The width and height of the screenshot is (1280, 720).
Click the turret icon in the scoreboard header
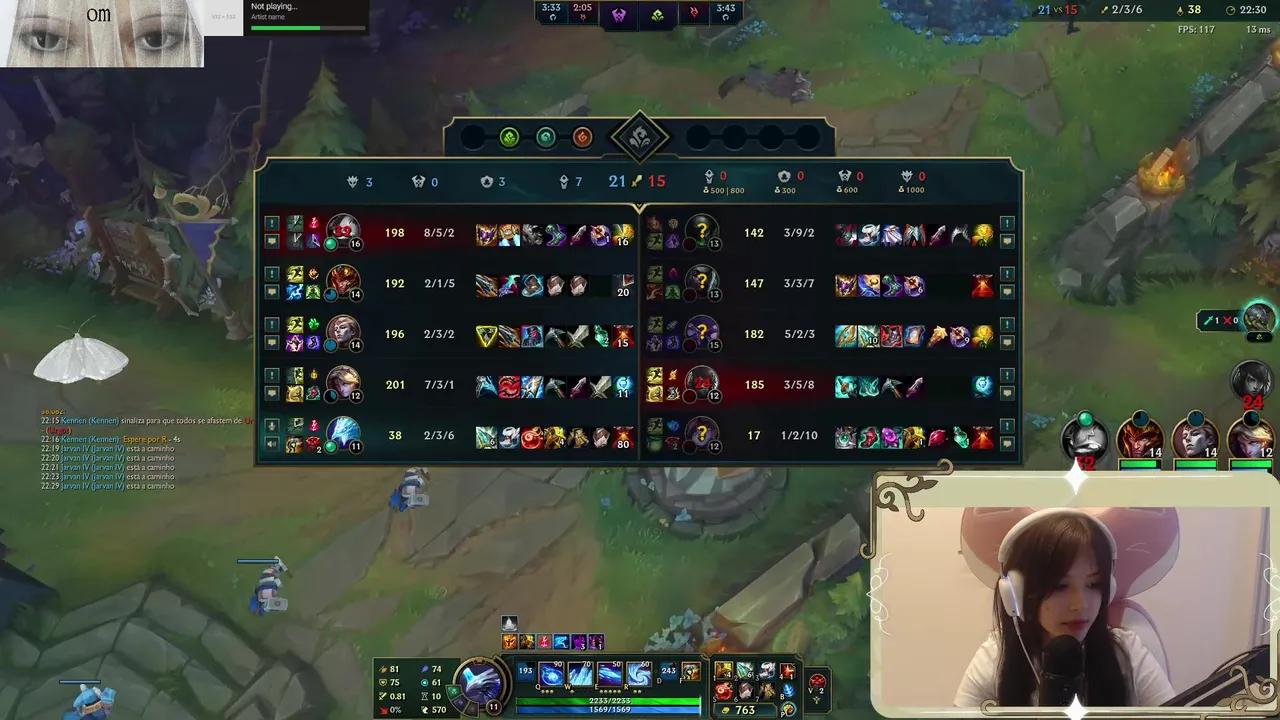coord(488,181)
